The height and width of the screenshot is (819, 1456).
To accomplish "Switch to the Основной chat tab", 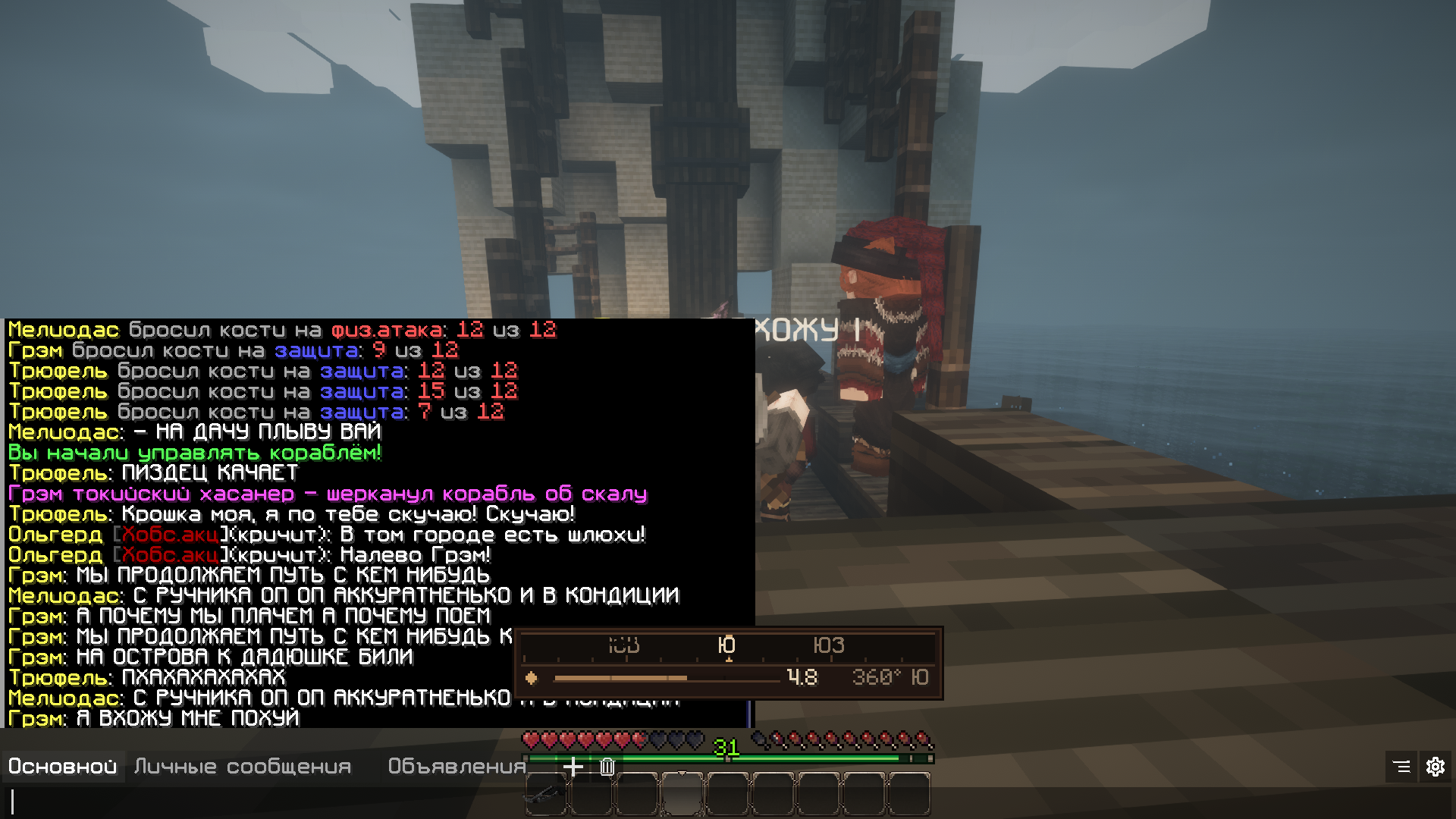I will (63, 767).
